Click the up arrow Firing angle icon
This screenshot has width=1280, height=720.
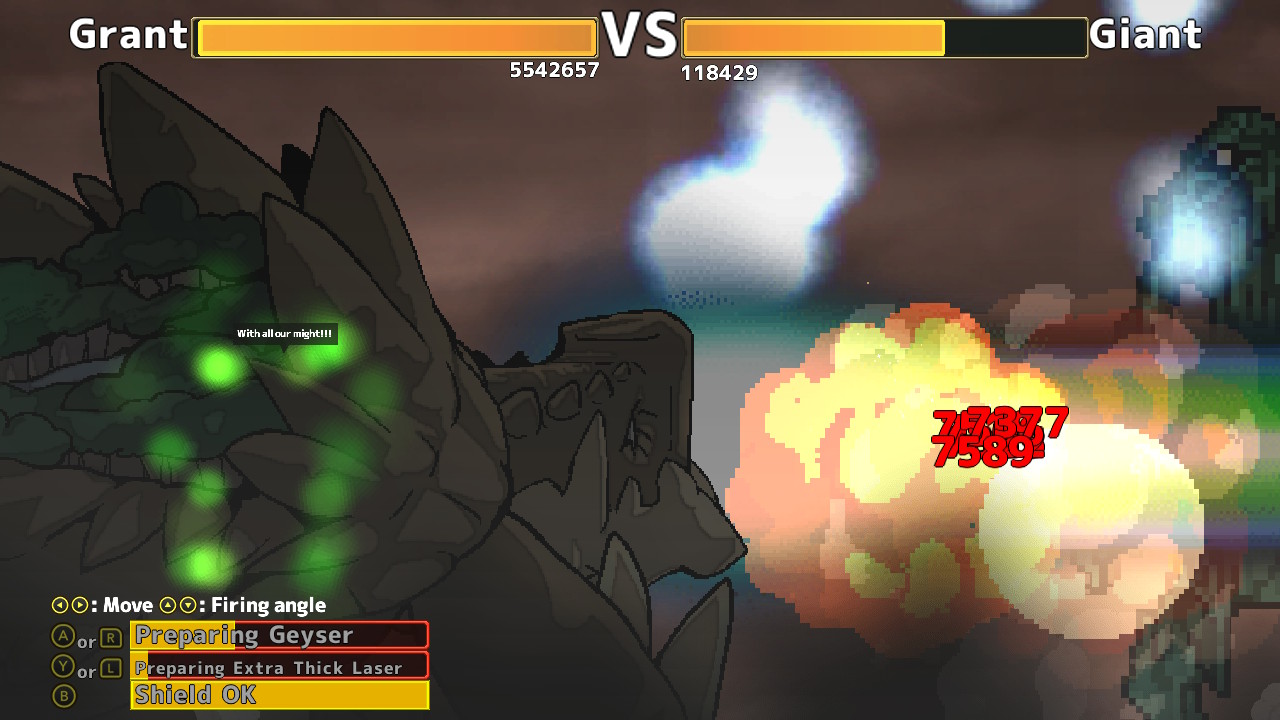pyautogui.click(x=168, y=604)
